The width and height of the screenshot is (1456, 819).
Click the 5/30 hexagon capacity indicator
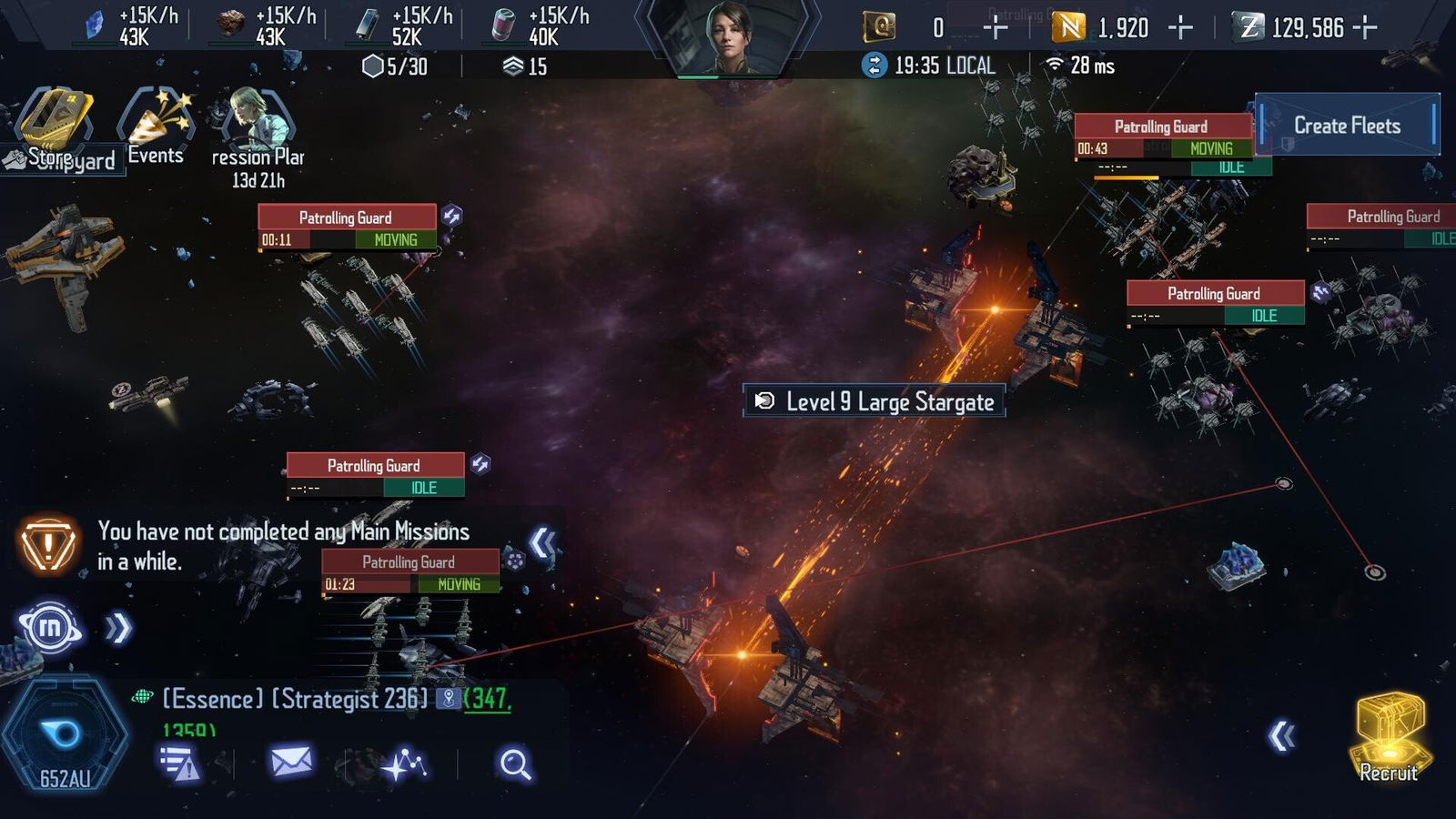click(391, 65)
